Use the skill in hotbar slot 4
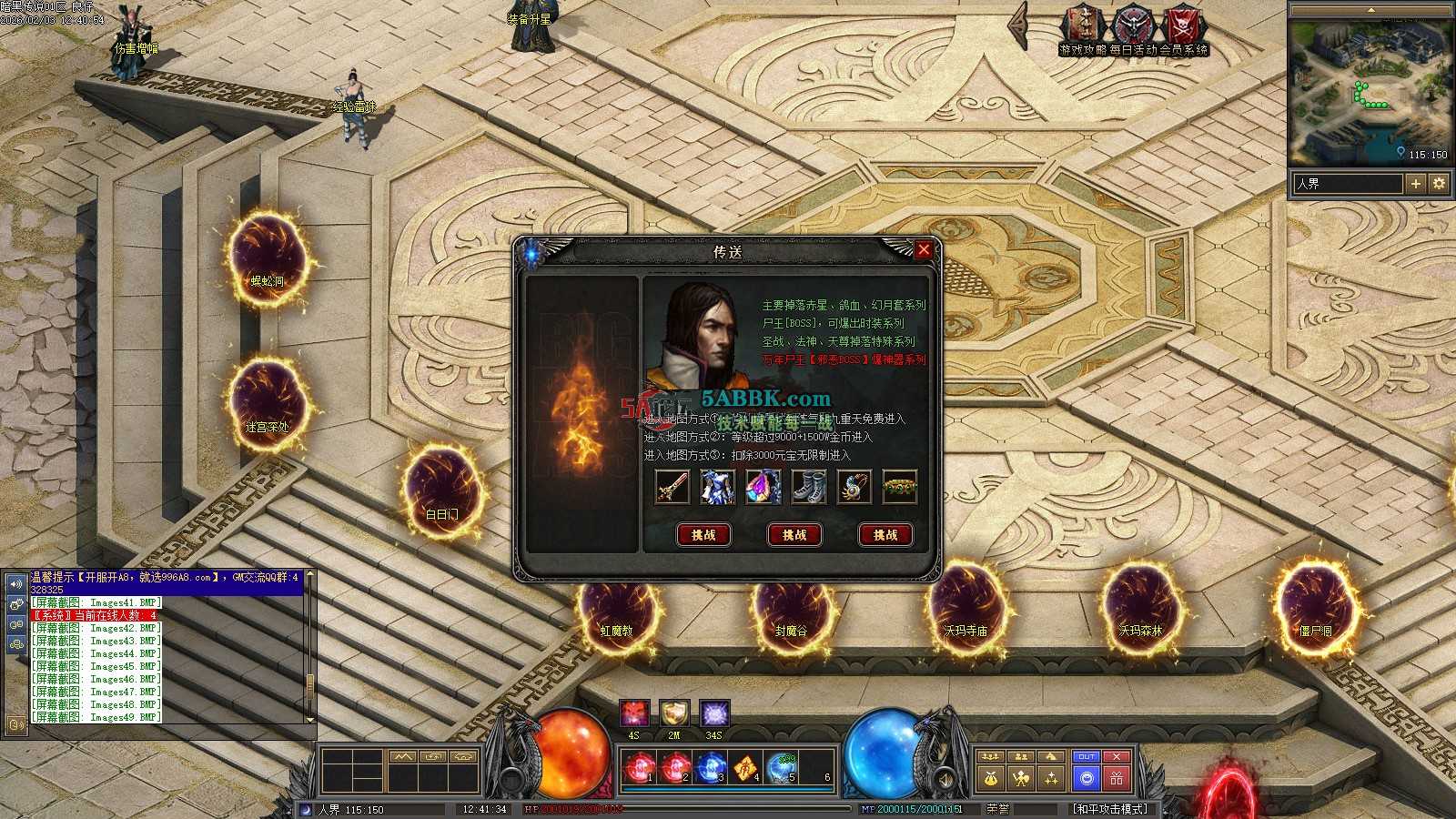 [746, 768]
